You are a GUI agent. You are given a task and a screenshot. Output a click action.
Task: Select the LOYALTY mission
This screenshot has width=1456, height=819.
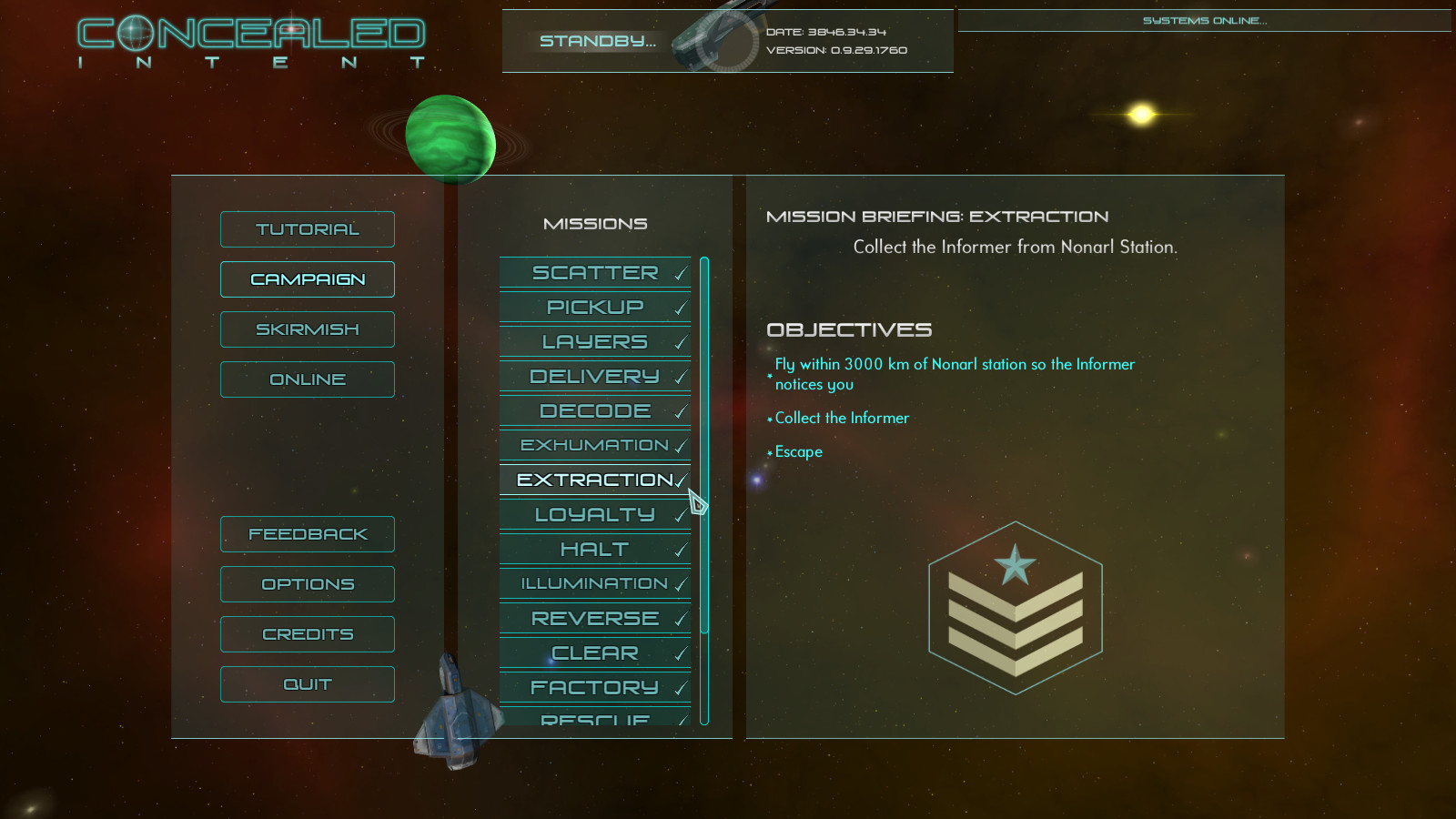(591, 514)
